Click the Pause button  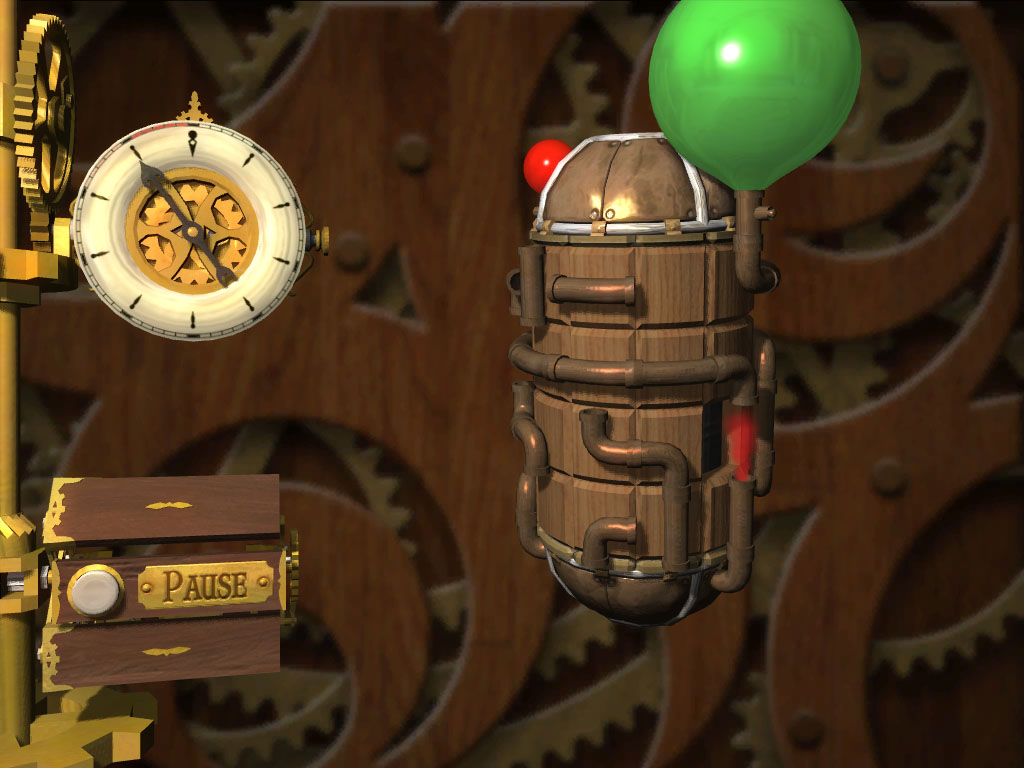coord(96,590)
